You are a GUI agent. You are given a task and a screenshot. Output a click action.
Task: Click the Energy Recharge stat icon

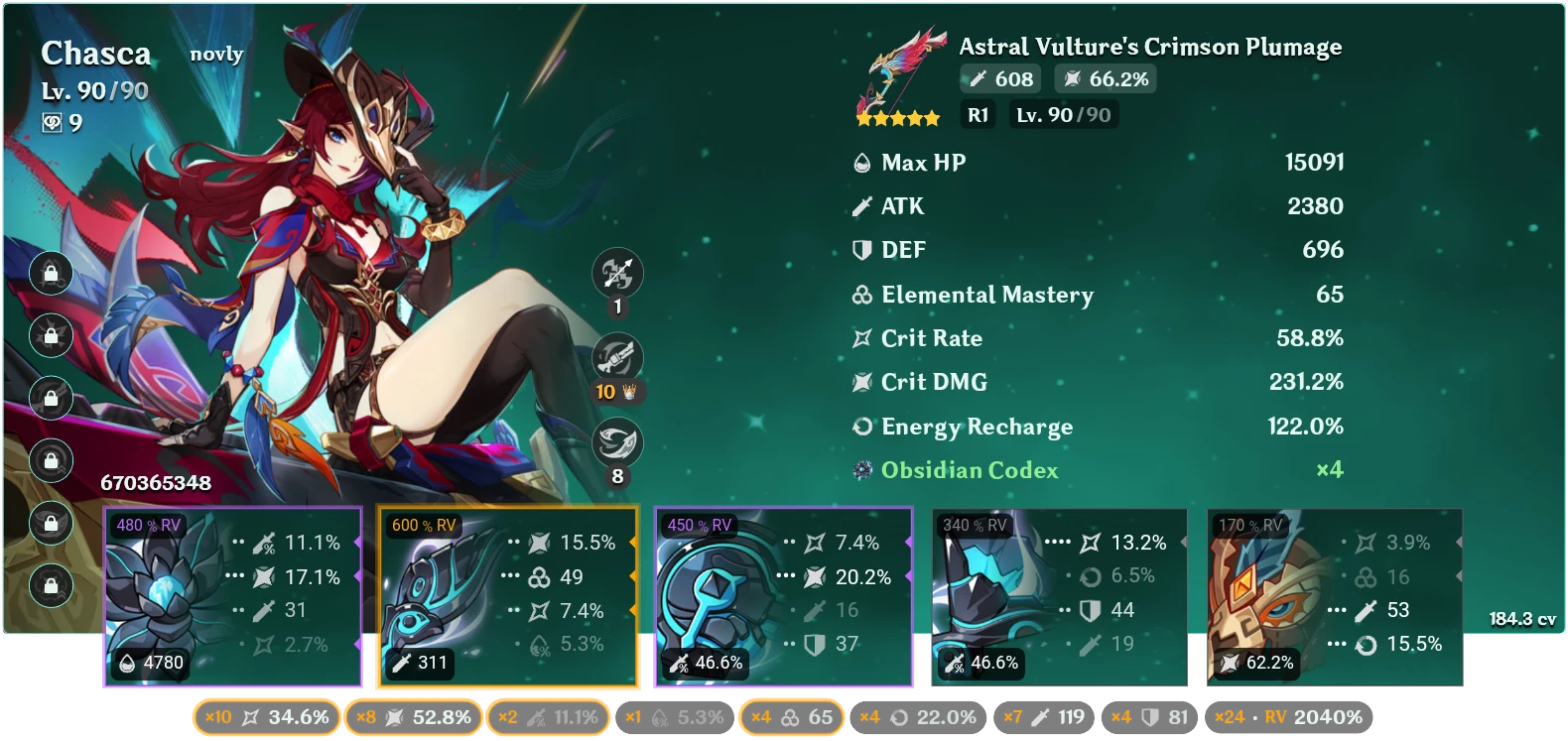click(860, 427)
